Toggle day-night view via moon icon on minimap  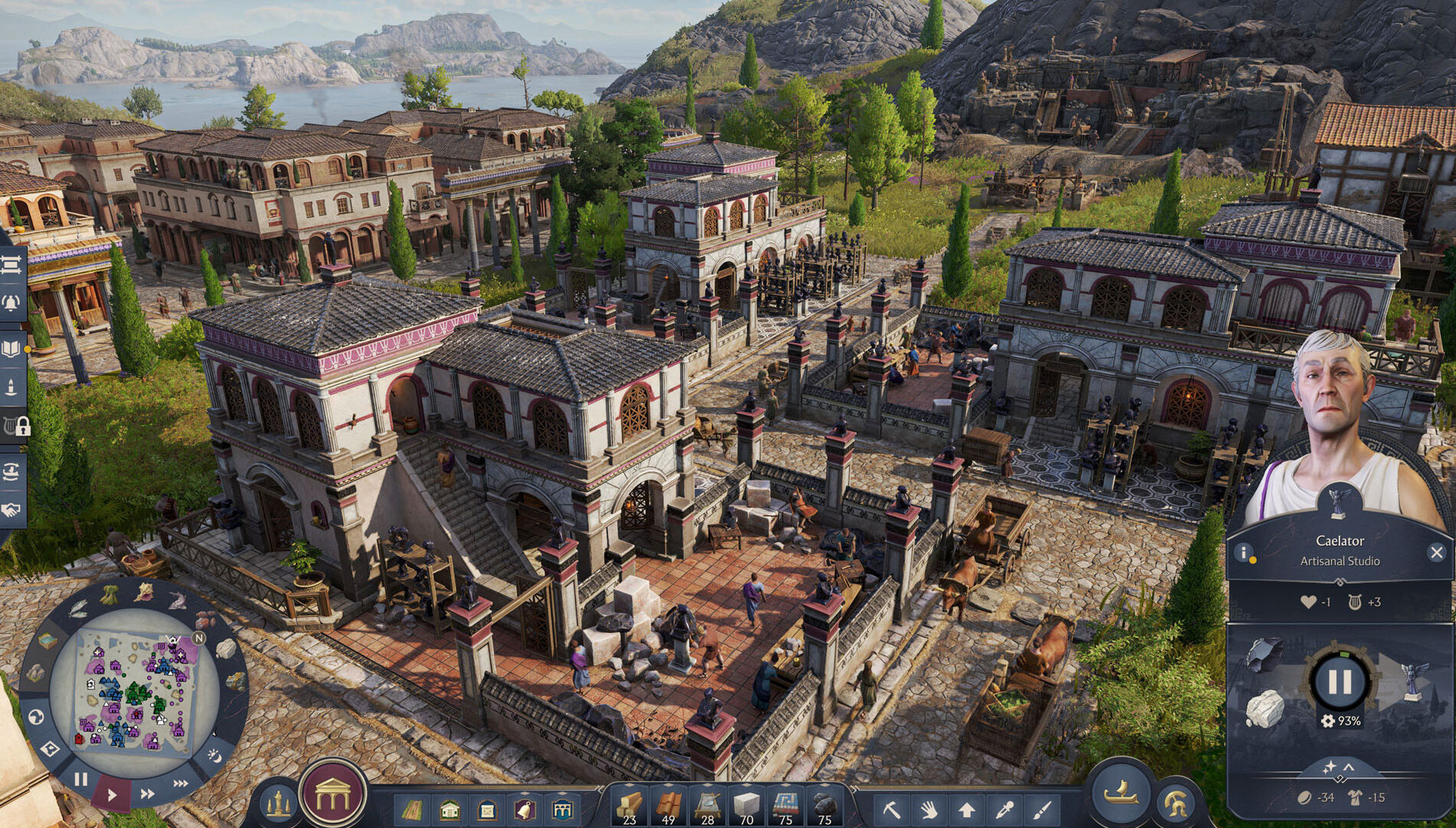[215, 756]
